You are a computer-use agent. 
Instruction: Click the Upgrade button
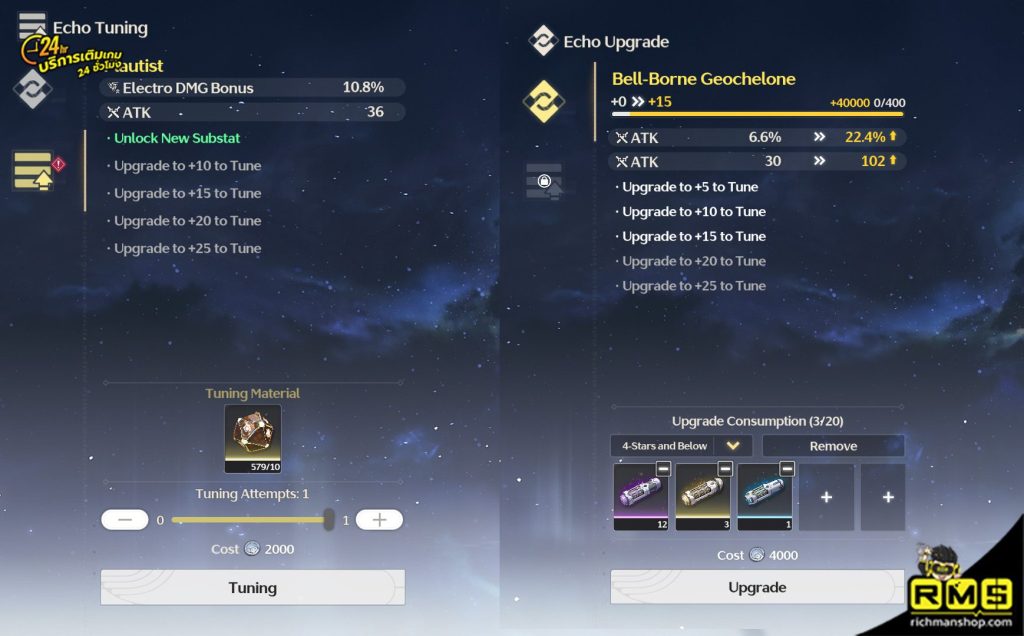[757, 587]
